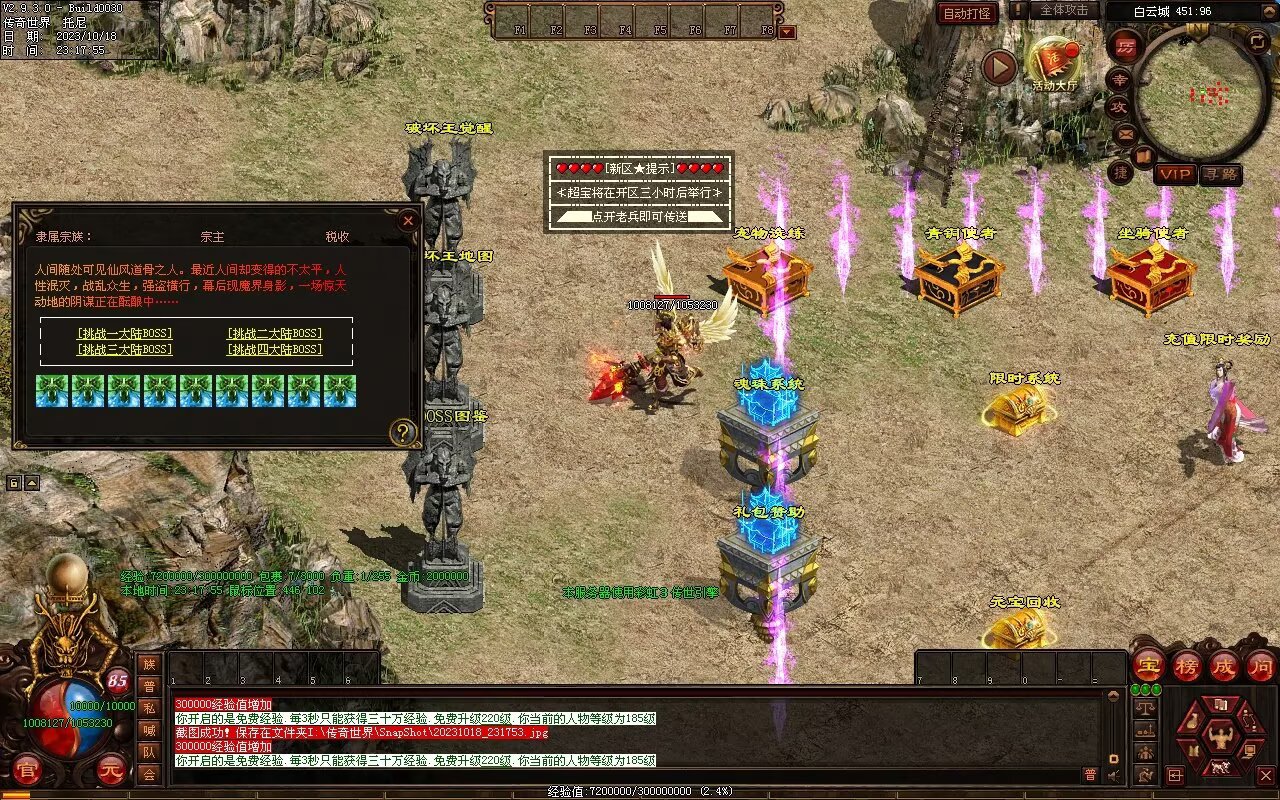Activate 寻路 pathfinding button
This screenshot has height=800, width=1280.
1220,174
